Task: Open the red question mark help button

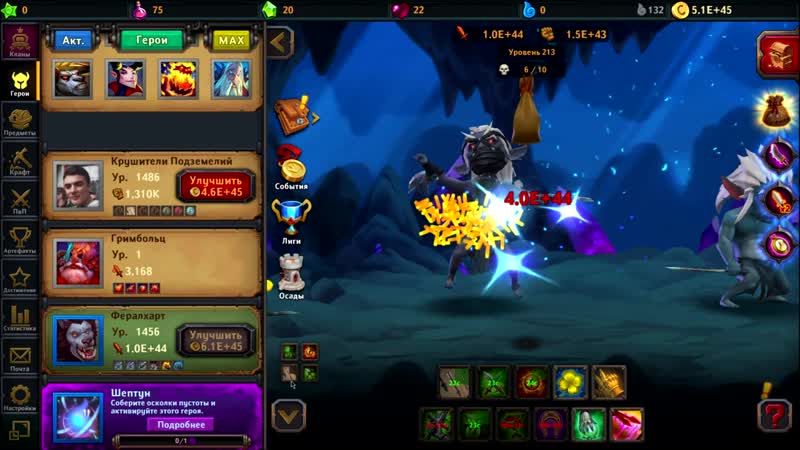Action: pyautogui.click(x=774, y=413)
